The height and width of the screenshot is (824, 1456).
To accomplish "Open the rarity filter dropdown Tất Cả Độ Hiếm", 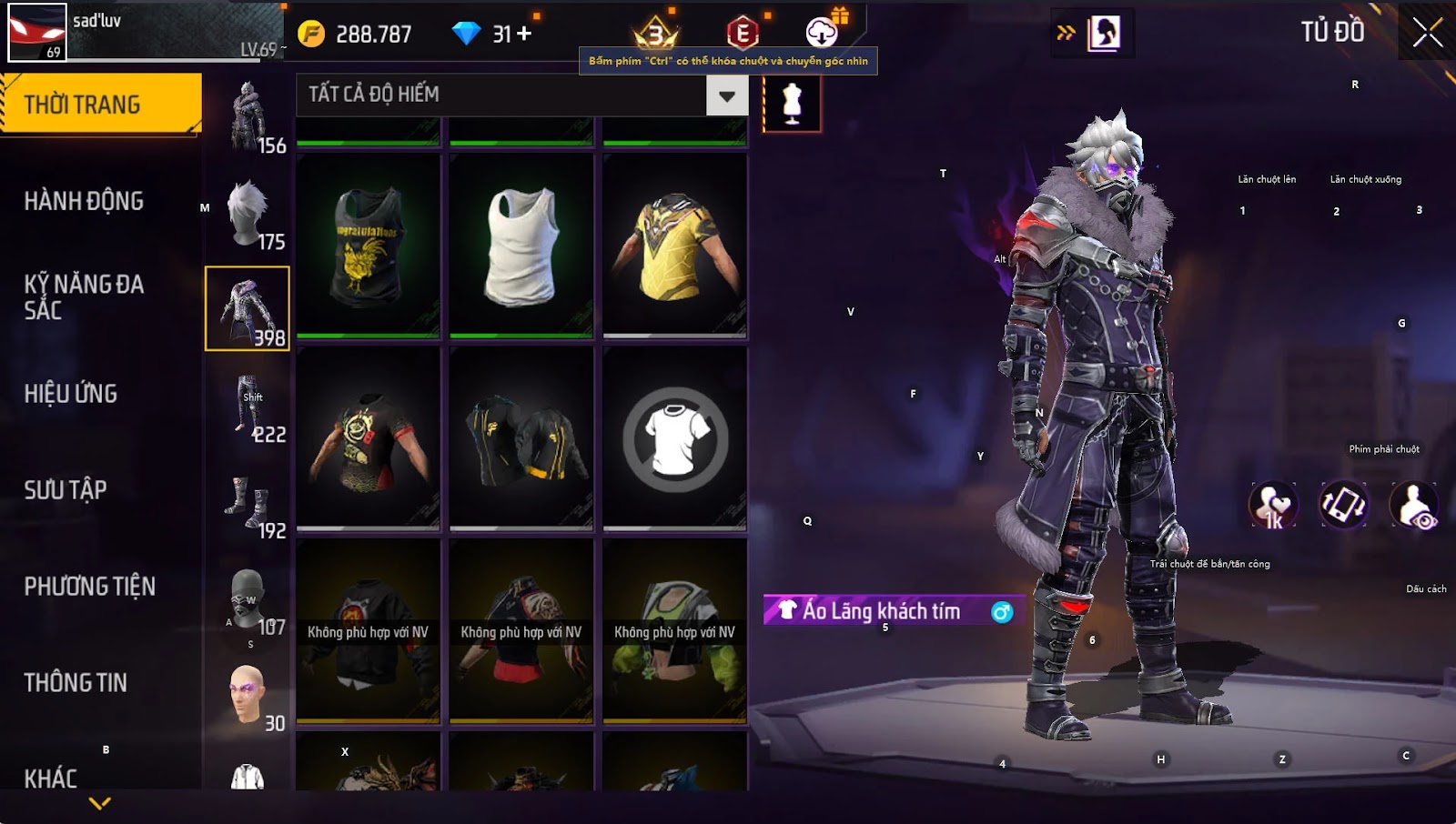I will click(x=726, y=95).
